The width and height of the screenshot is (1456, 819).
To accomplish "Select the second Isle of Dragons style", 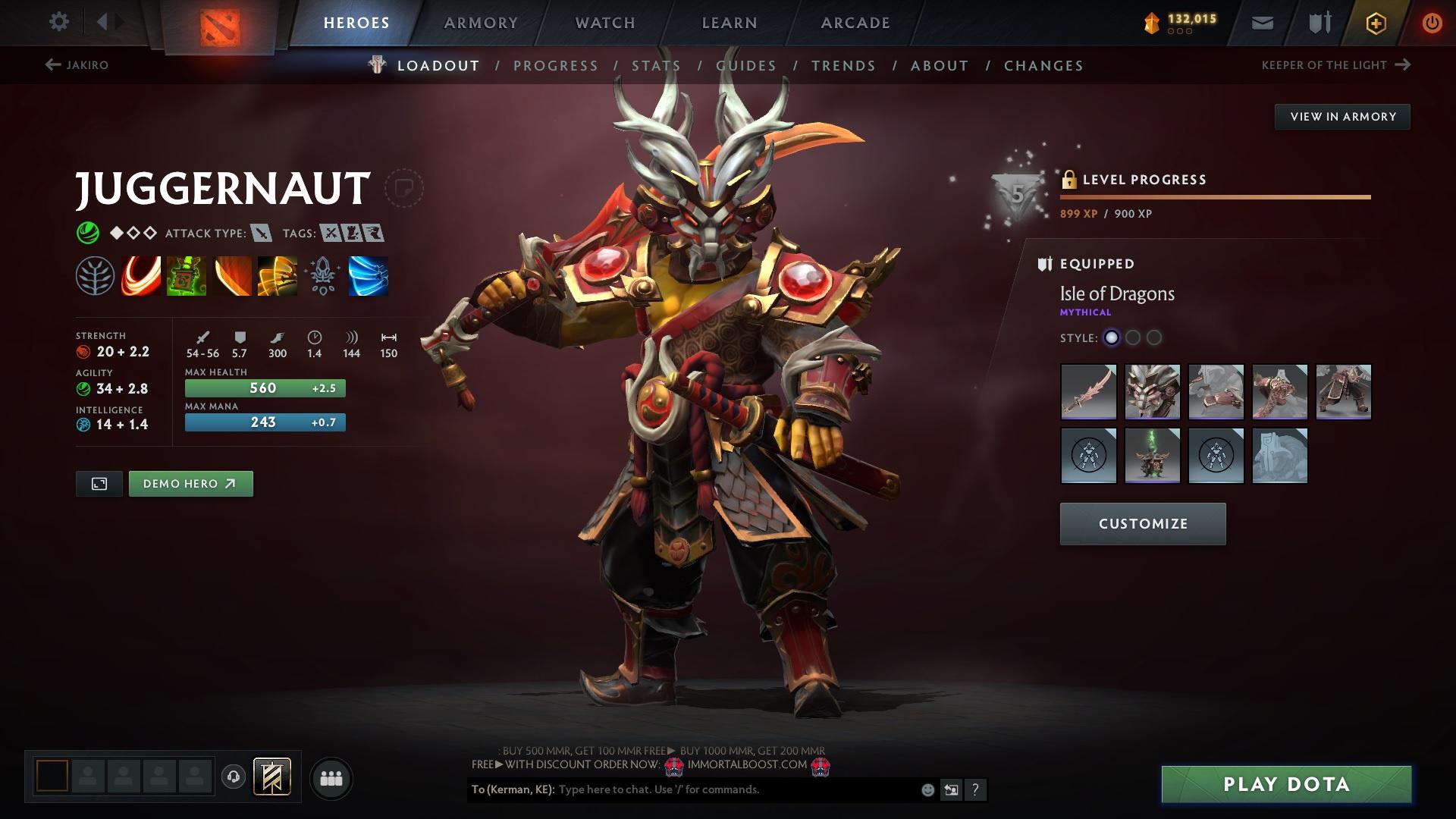I will click(x=1134, y=339).
